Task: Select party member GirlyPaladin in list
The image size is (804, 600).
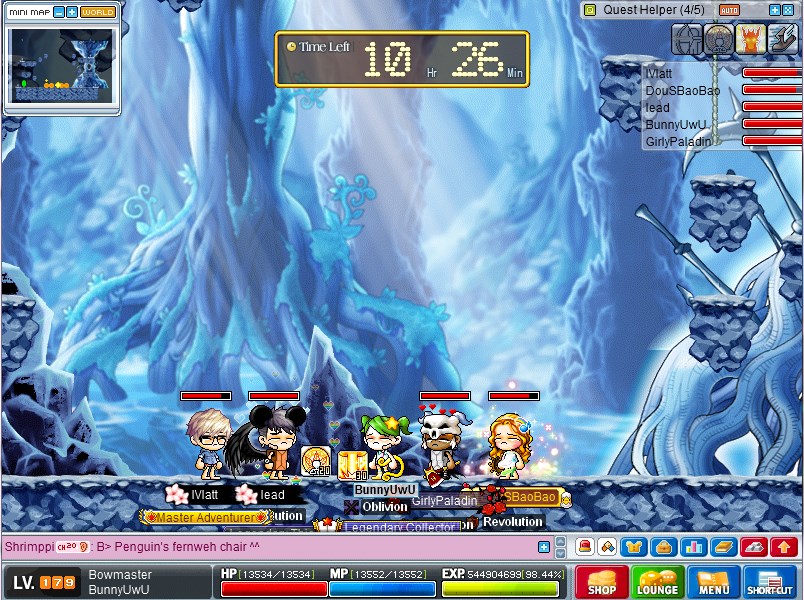Action: (x=679, y=141)
